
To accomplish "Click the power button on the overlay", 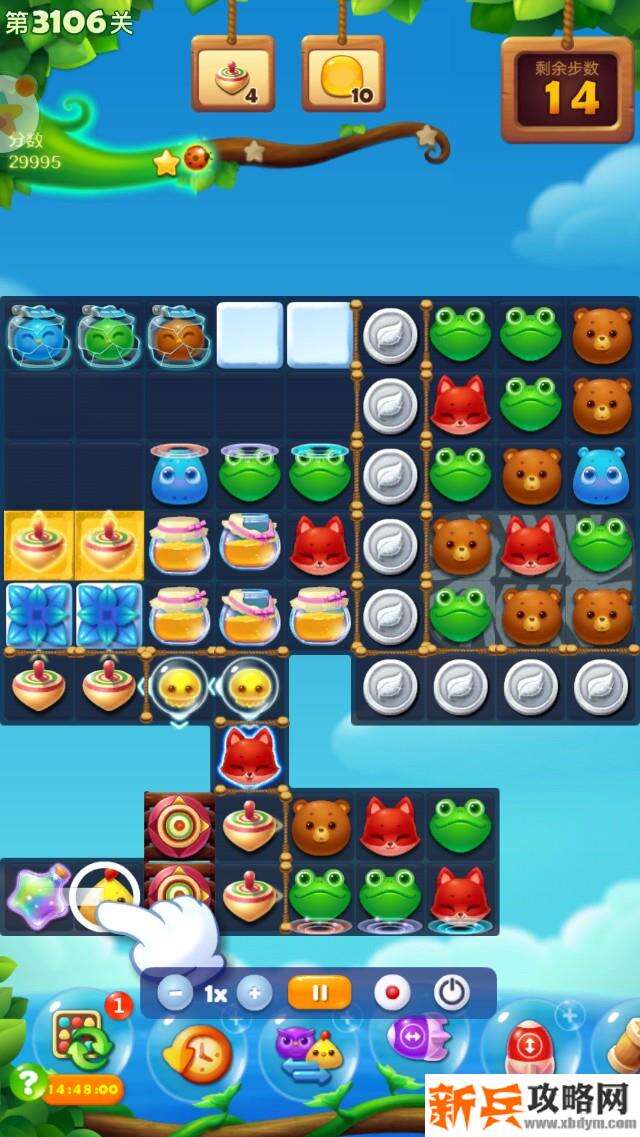I will (x=452, y=993).
